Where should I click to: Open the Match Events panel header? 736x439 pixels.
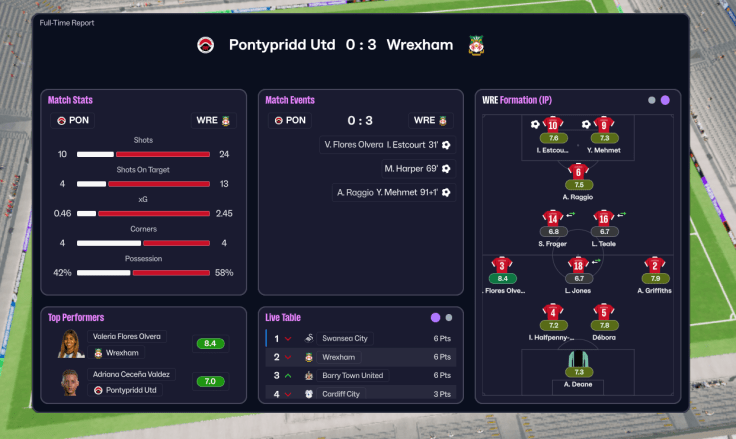tap(290, 100)
